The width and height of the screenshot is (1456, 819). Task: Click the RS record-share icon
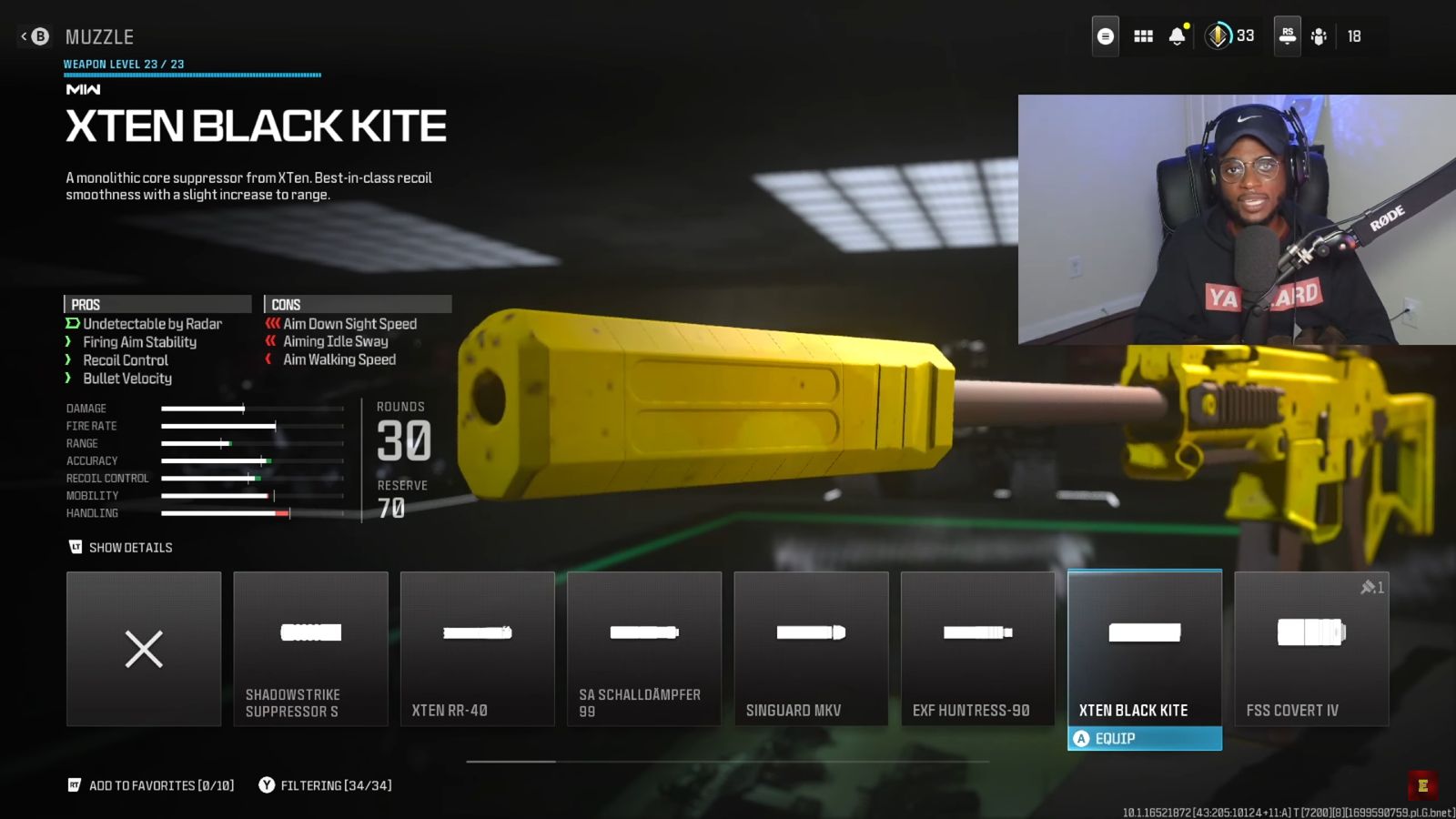pos(1287,35)
